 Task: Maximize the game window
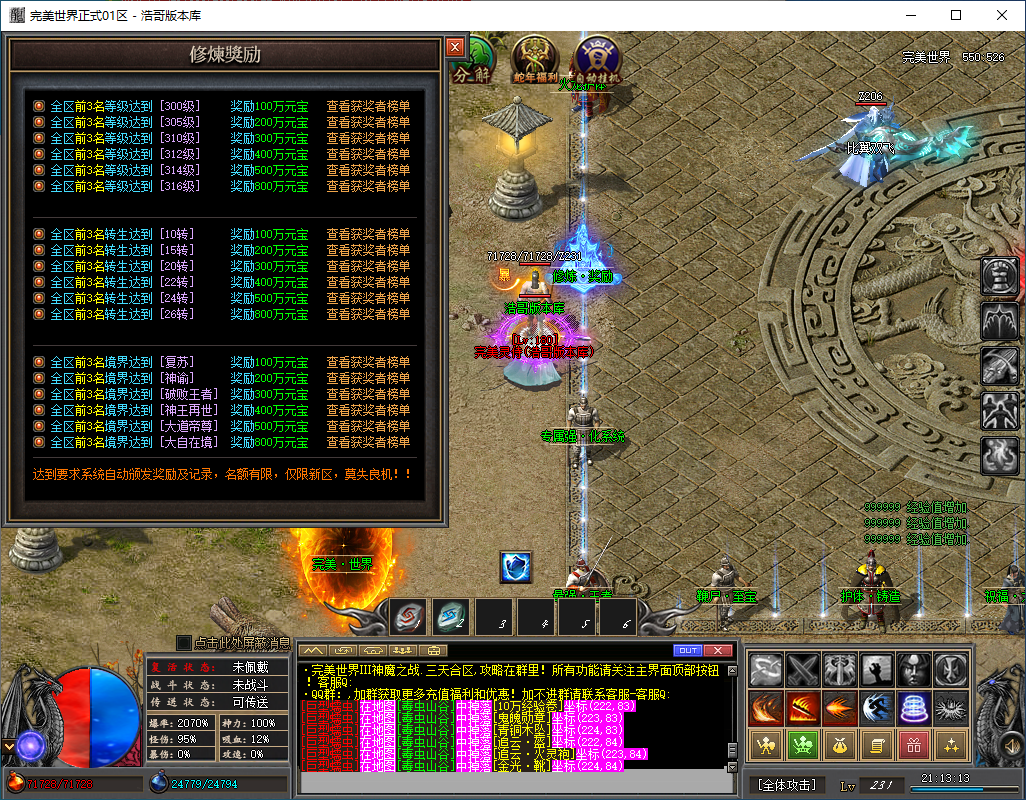[955, 15]
